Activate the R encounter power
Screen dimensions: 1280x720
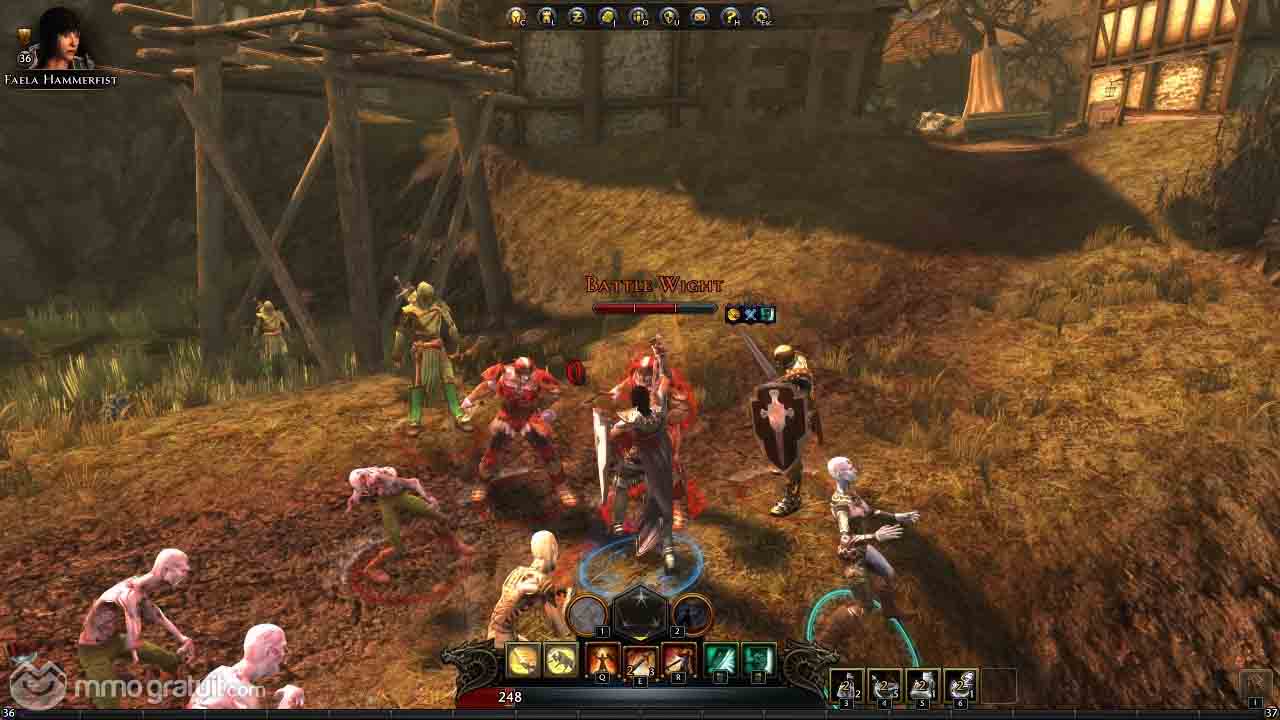pos(679,660)
